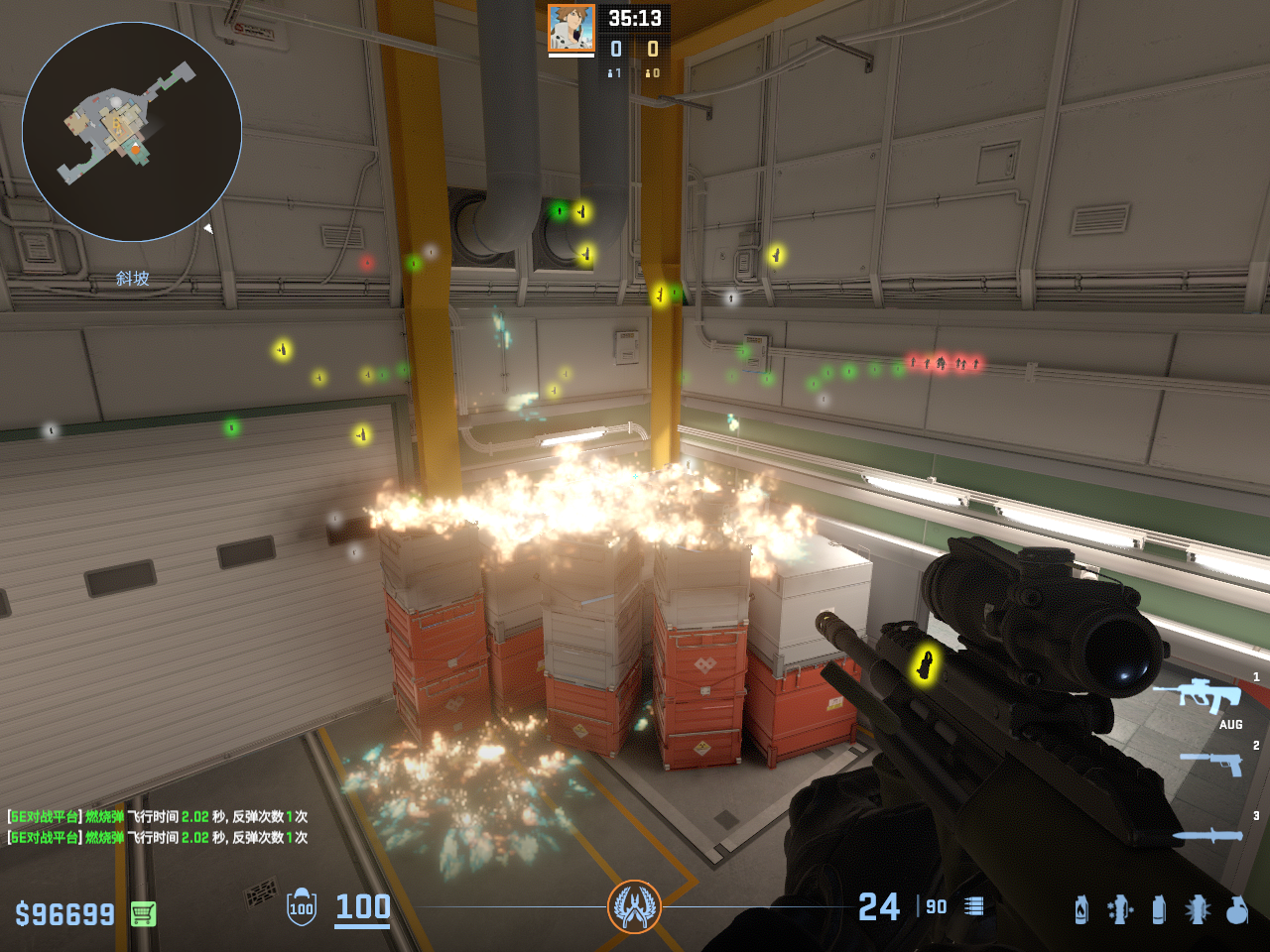Viewport: 1270px width, 952px height.
Task: Select the player avatar beside the timer
Action: tap(571, 28)
